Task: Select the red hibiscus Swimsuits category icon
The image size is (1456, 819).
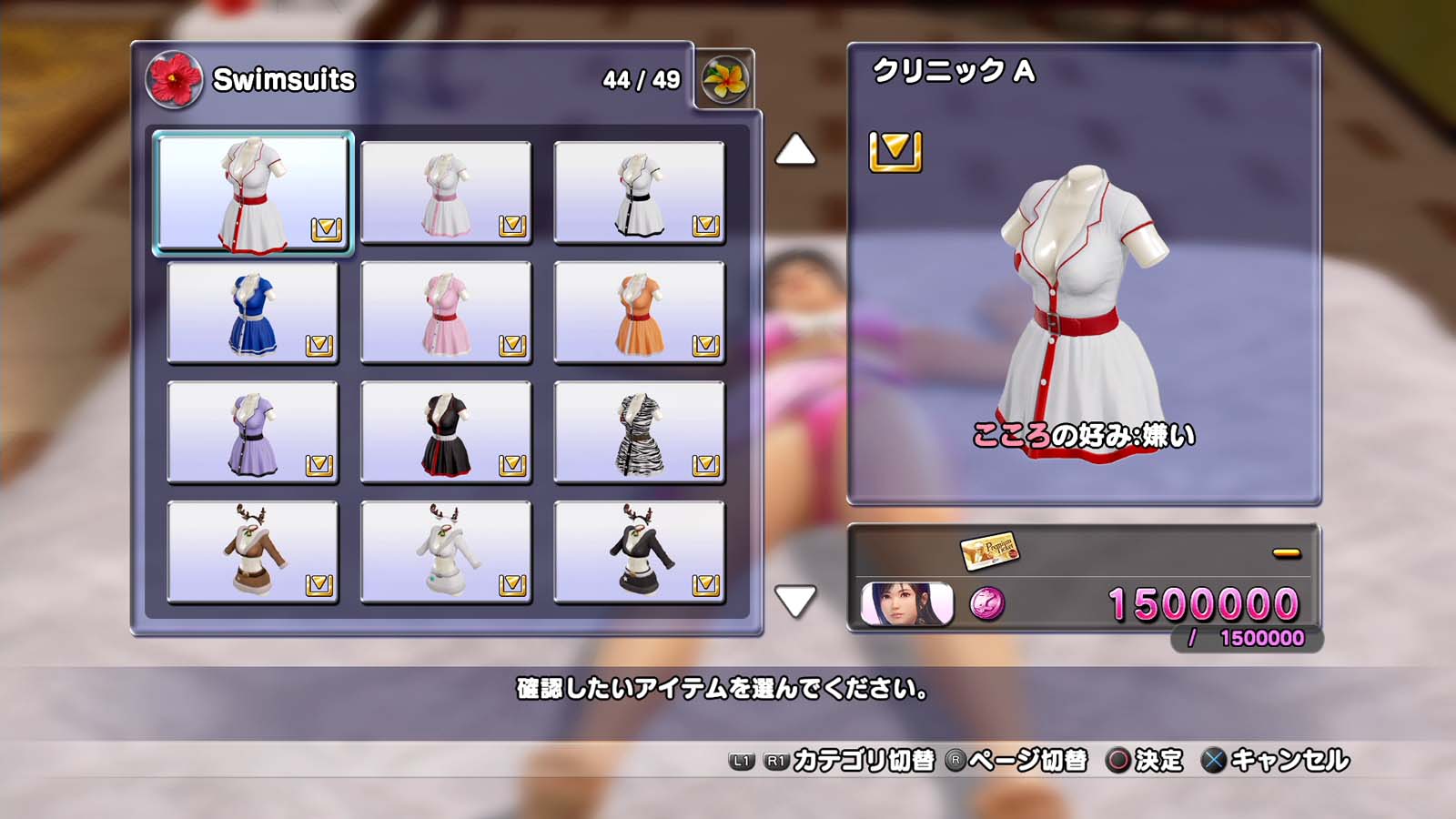Action: (x=174, y=79)
